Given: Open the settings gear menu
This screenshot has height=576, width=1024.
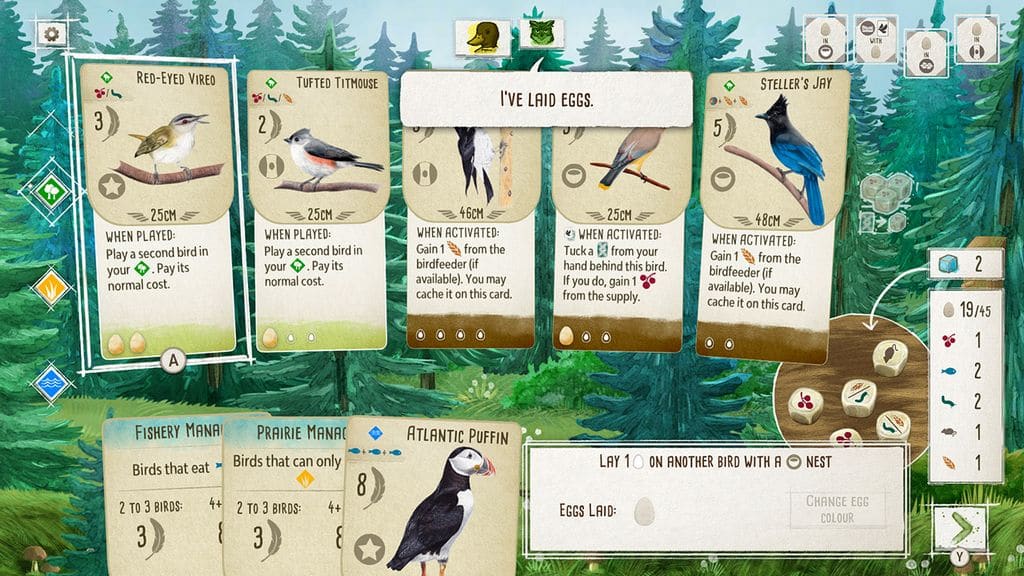Looking at the screenshot, I should coord(48,33).
